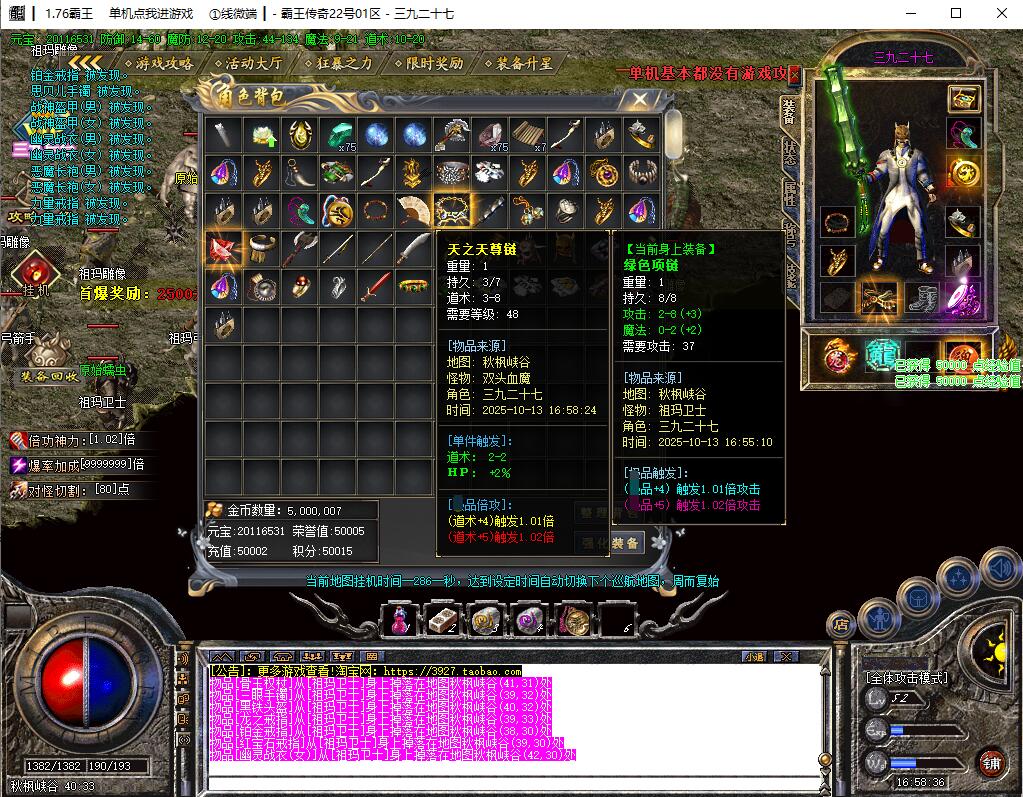Select the red crystal item in bag
1023x797 pixels.
point(224,249)
